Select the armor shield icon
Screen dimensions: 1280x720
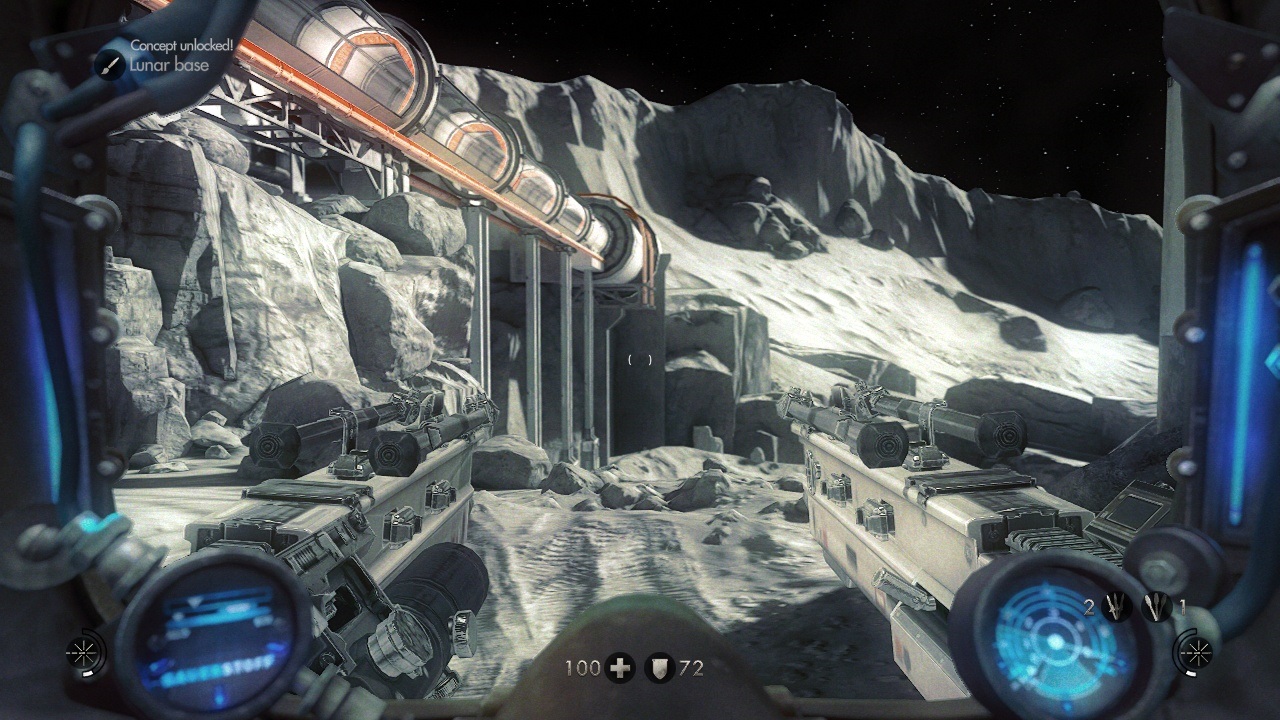[658, 668]
